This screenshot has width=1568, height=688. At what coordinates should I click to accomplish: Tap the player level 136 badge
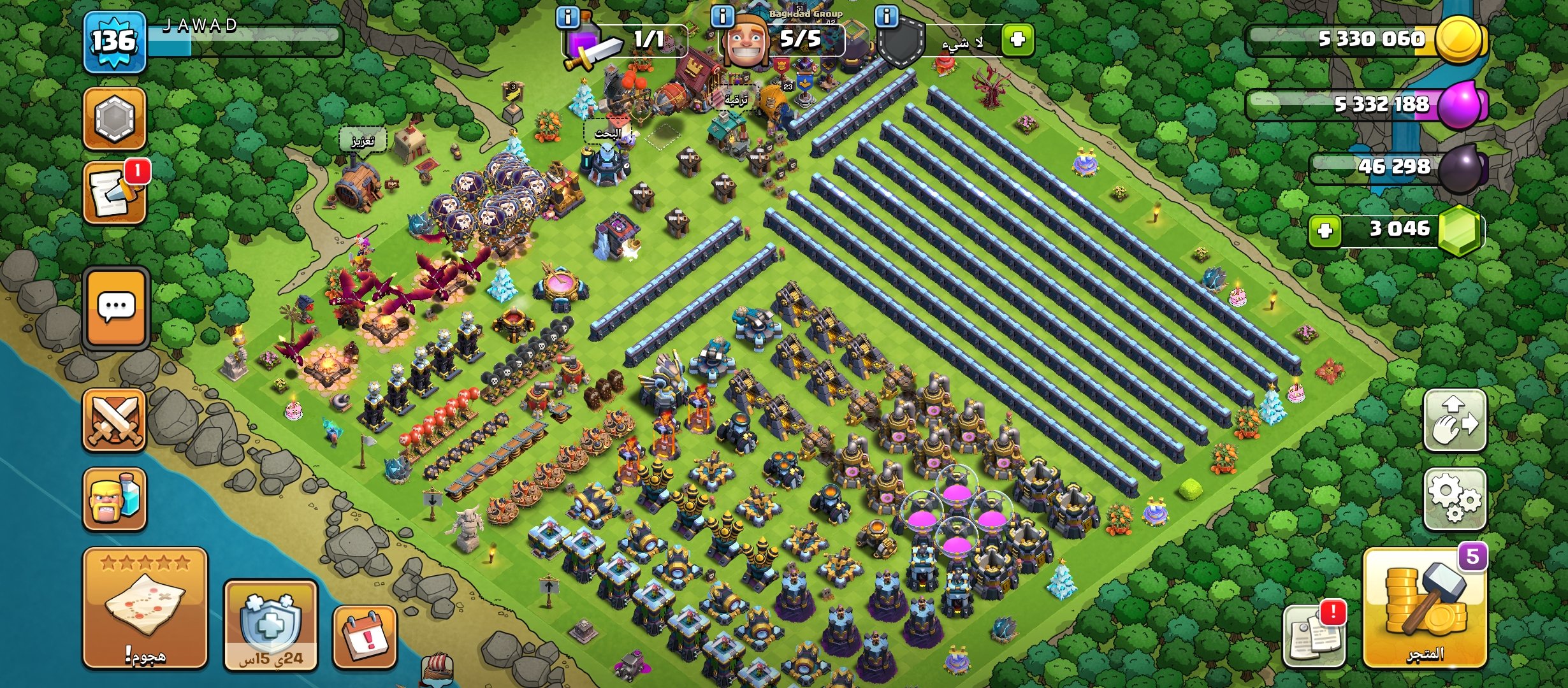[115, 42]
